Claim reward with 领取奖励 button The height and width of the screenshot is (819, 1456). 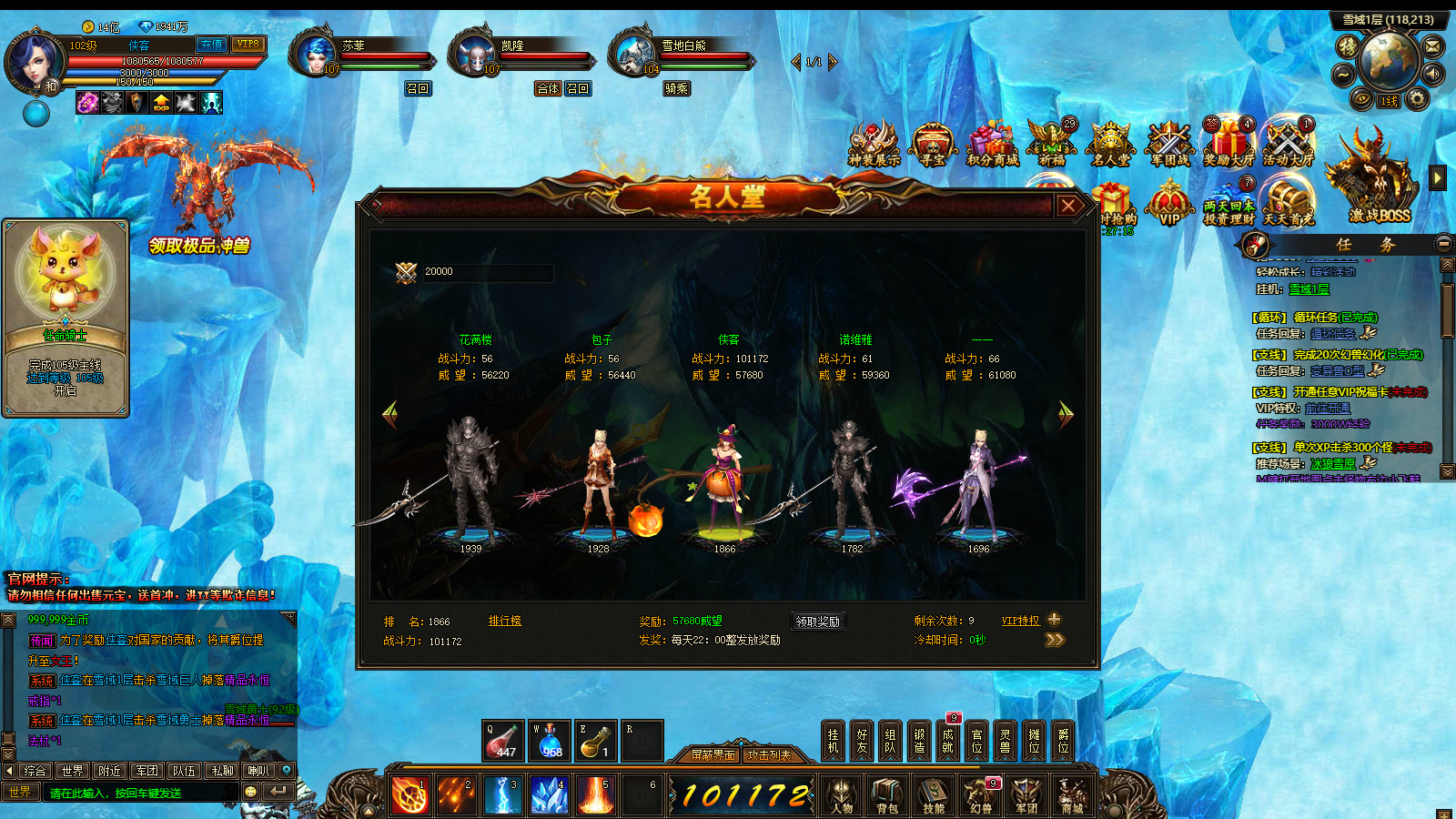tap(818, 622)
